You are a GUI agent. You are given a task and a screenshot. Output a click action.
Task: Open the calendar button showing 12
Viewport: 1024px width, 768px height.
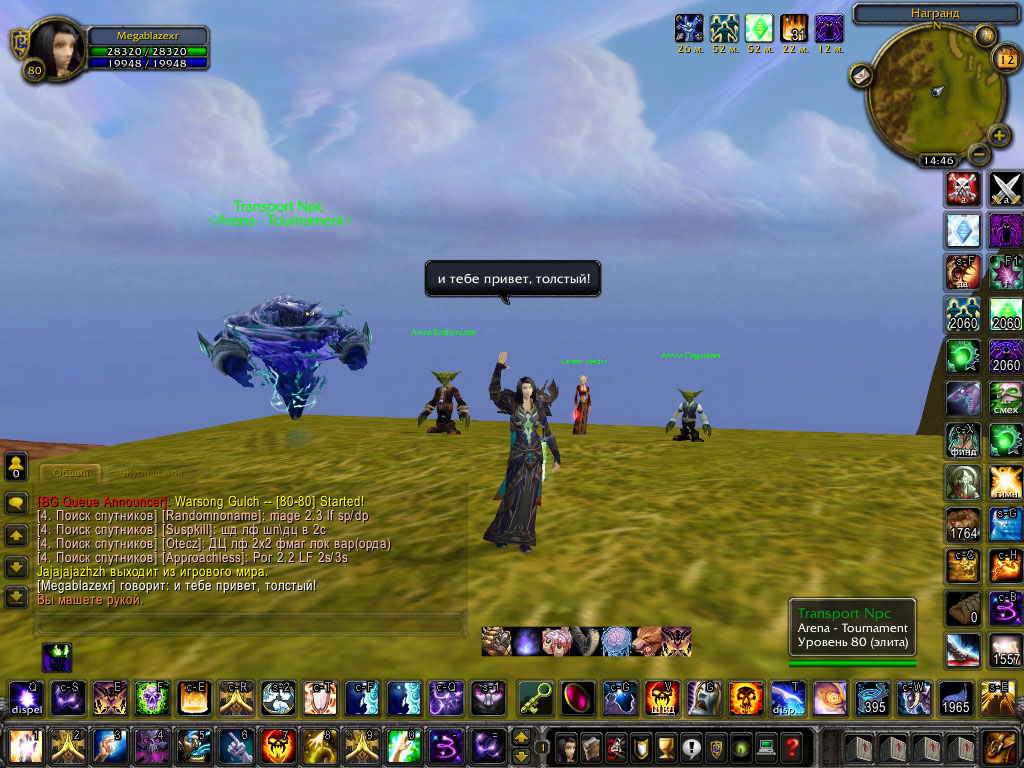[x=1005, y=58]
